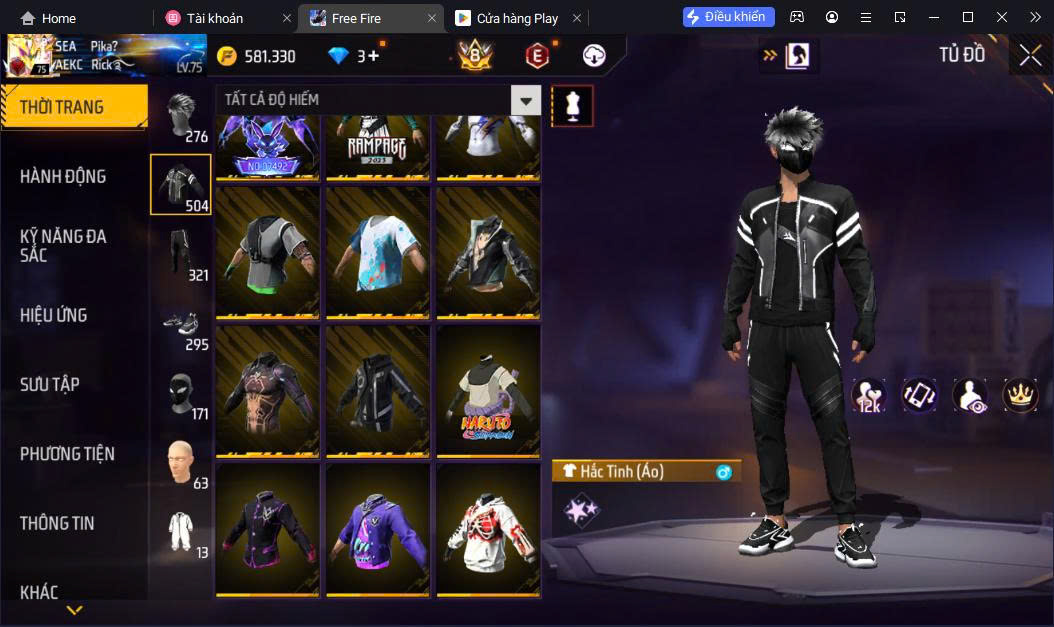Viewport: 1054px width, 627px height.
Task: Close the Tủ Đồ wardrobe screen
Action: click(1030, 55)
